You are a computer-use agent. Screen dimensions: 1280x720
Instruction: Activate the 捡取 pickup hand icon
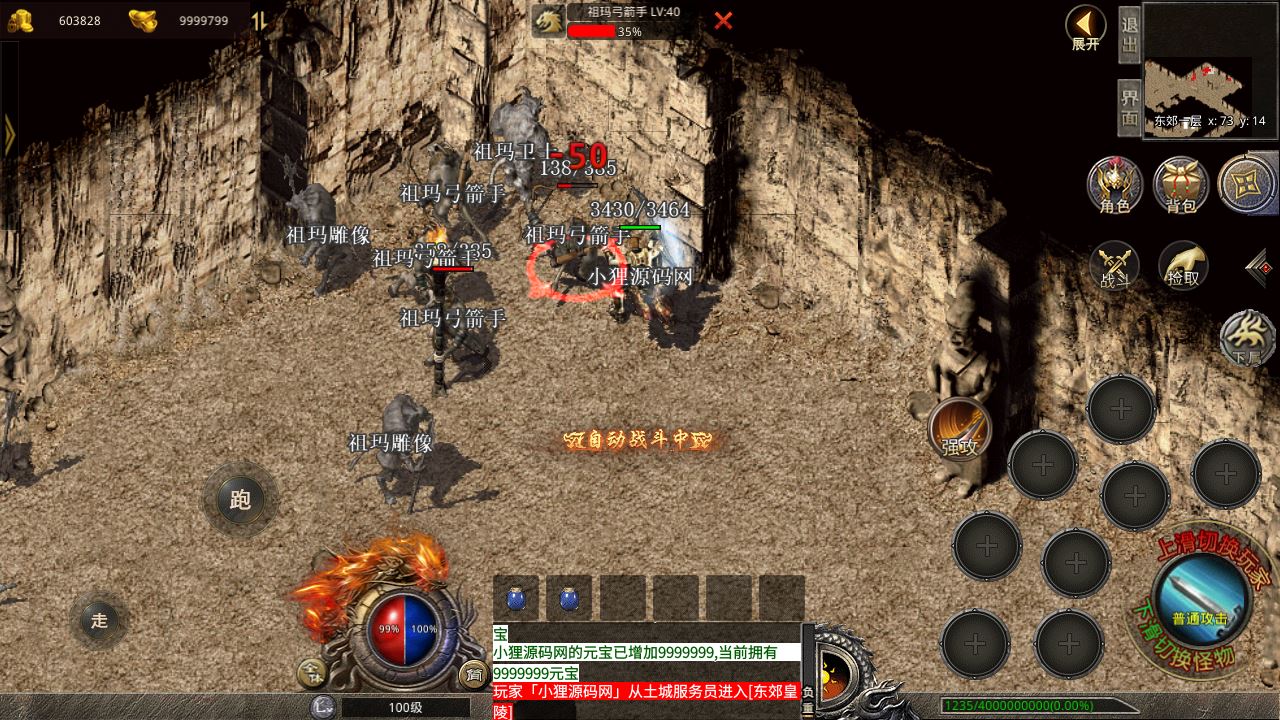1183,266
